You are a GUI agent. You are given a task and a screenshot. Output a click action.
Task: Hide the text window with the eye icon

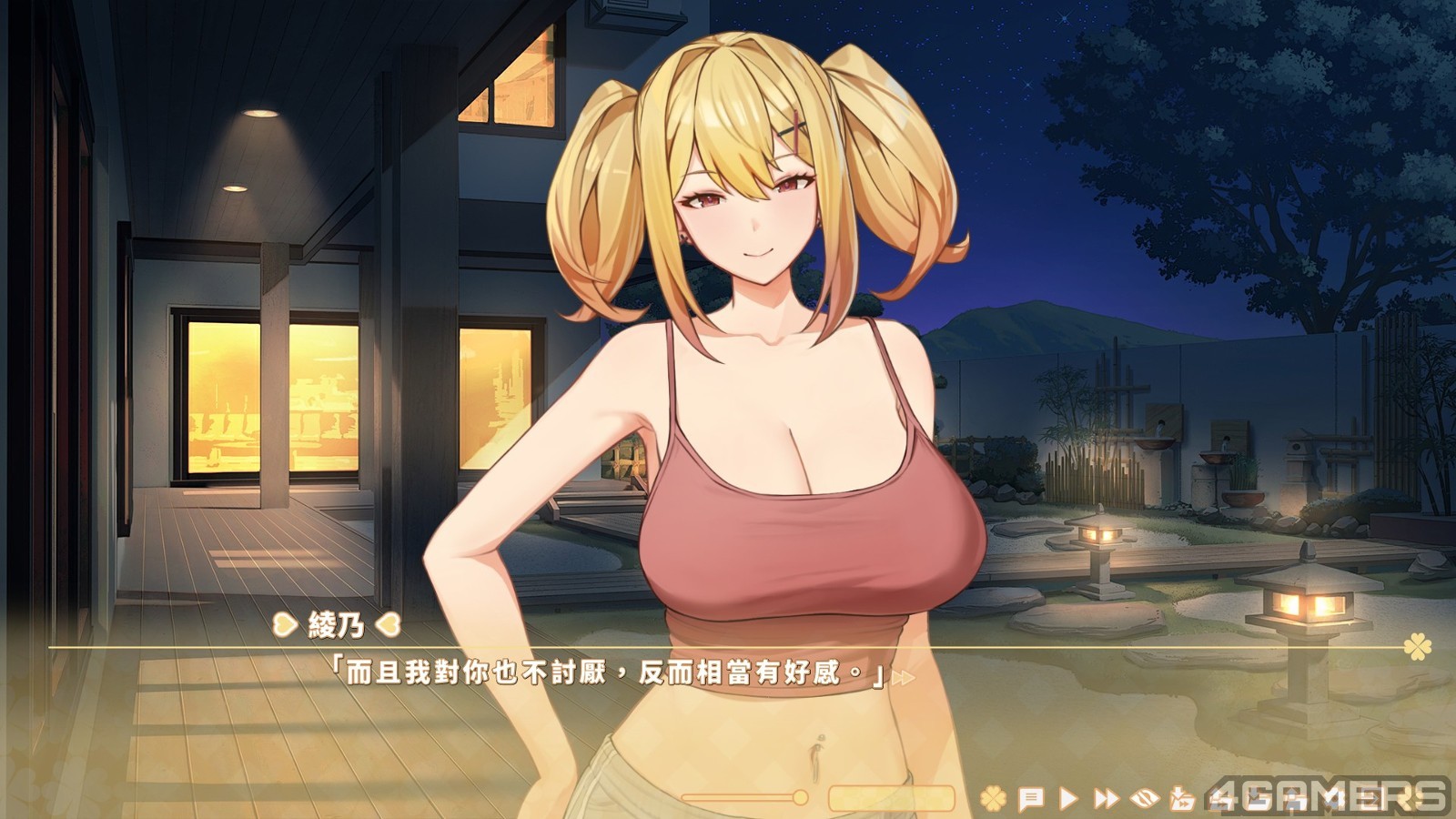[x=1145, y=799]
